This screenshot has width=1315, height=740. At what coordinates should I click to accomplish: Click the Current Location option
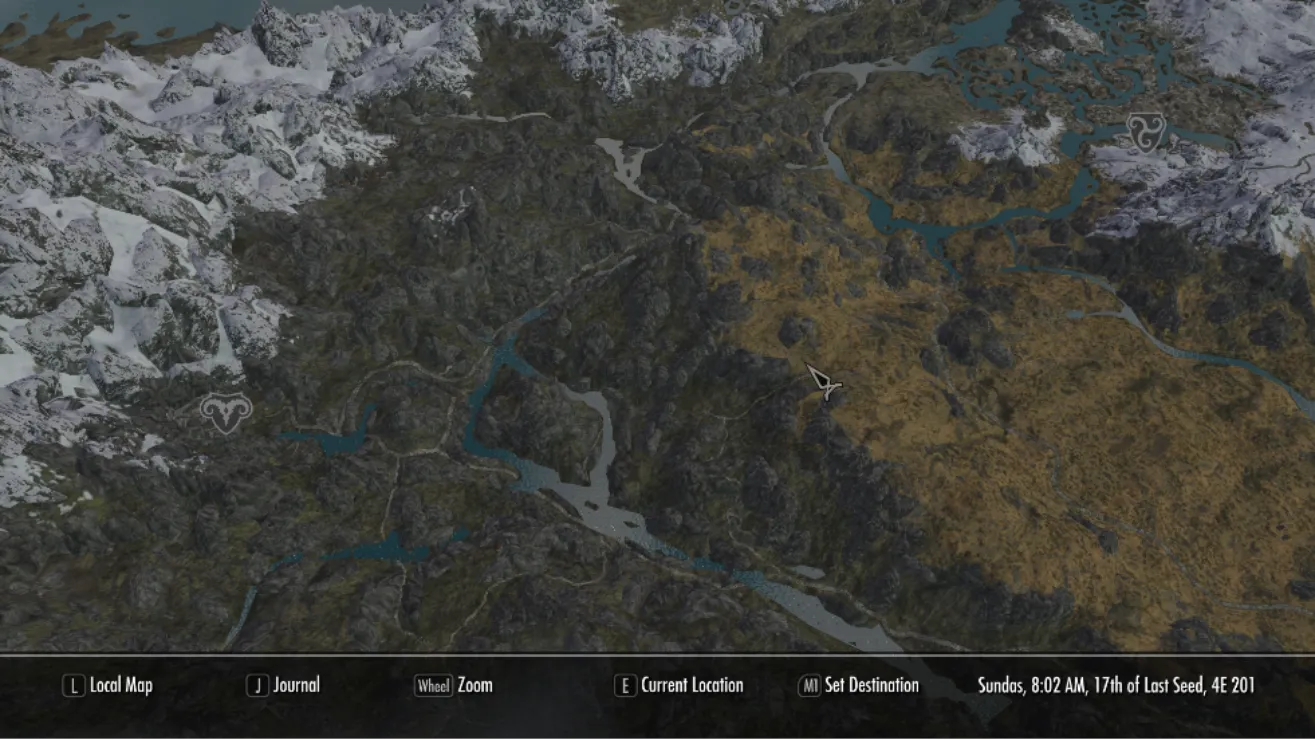click(680, 686)
